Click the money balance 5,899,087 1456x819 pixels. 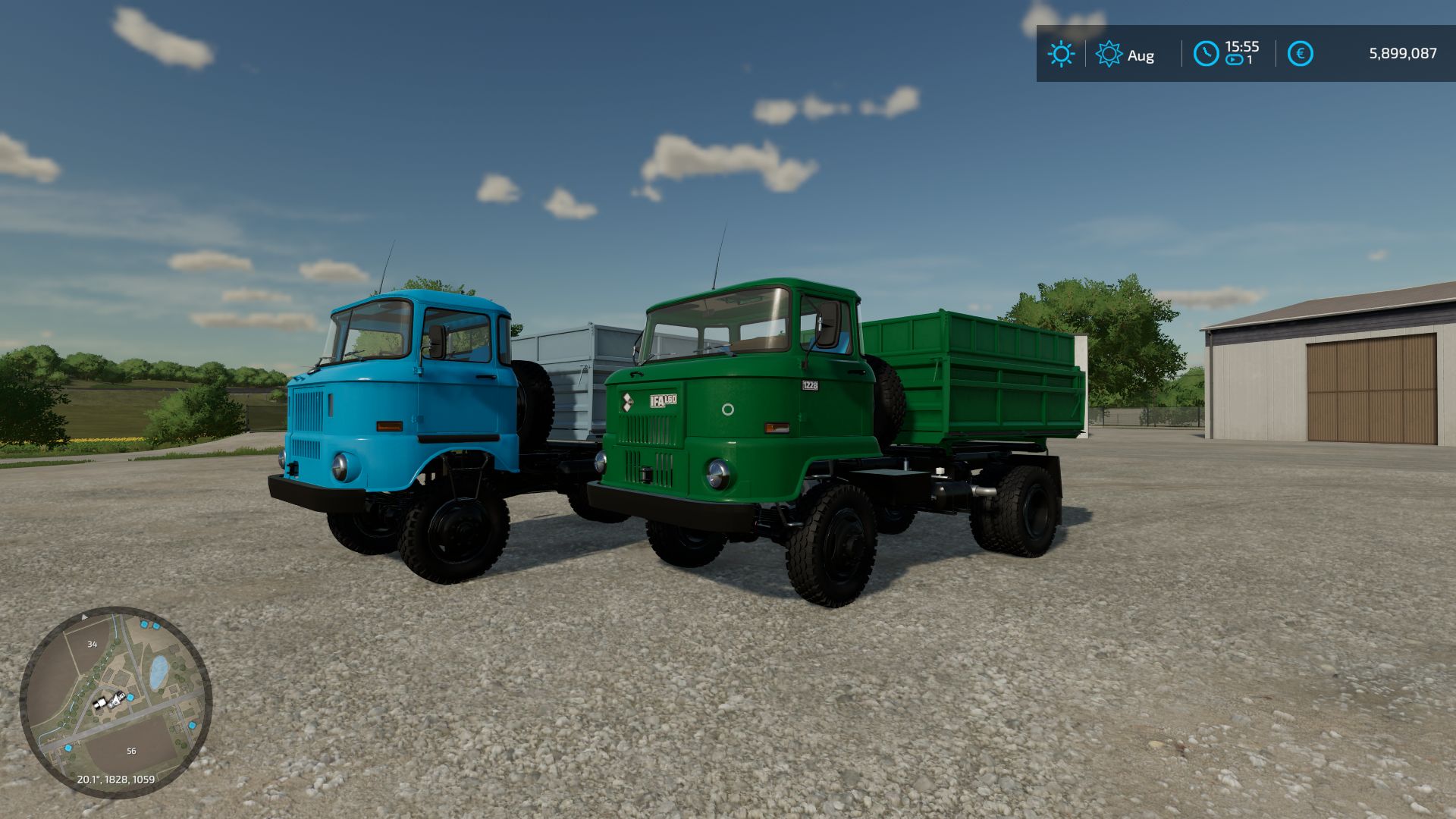click(1403, 53)
